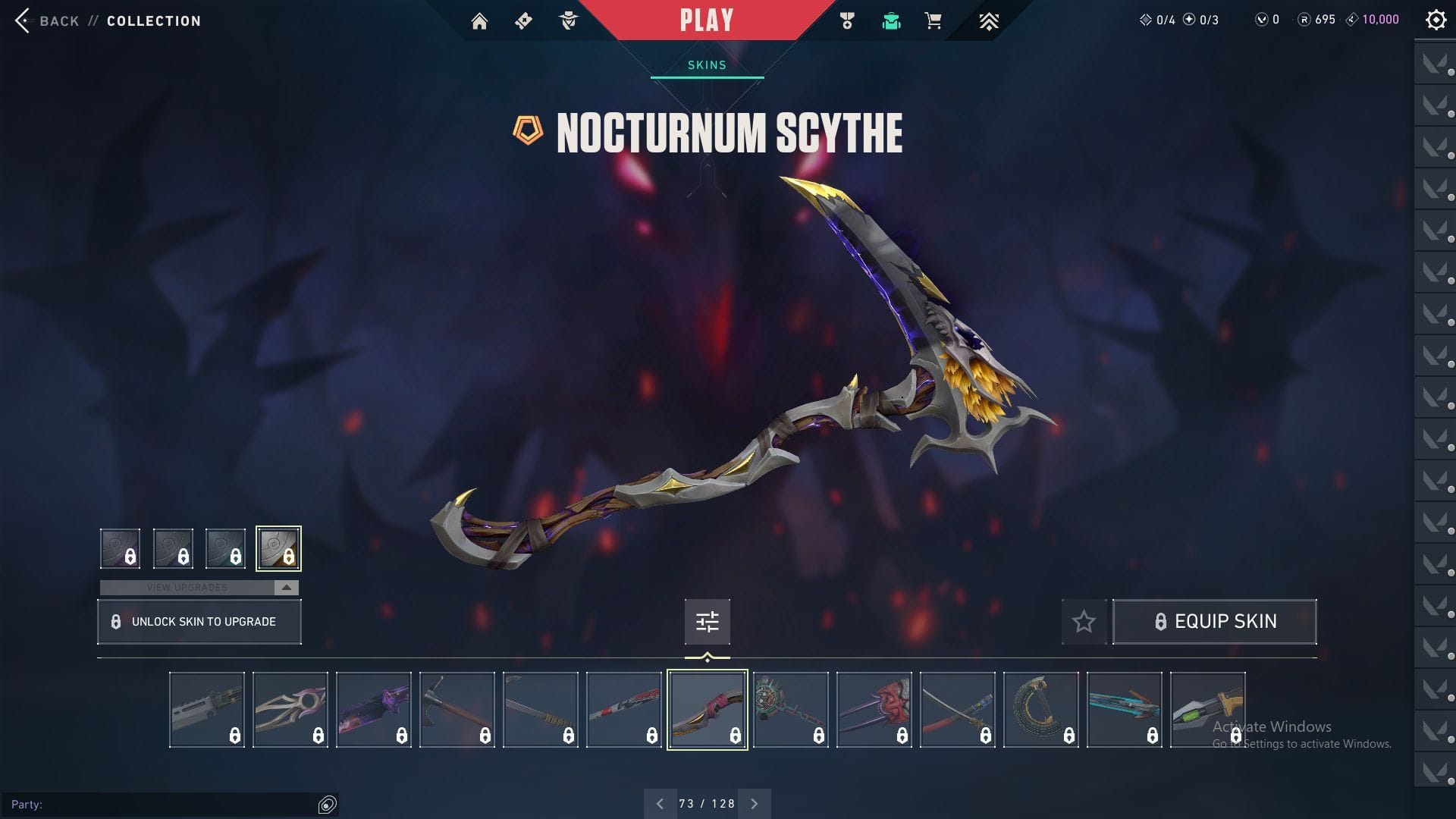Select the Collection backpack icon
The width and height of the screenshot is (1456, 819).
[891, 20]
